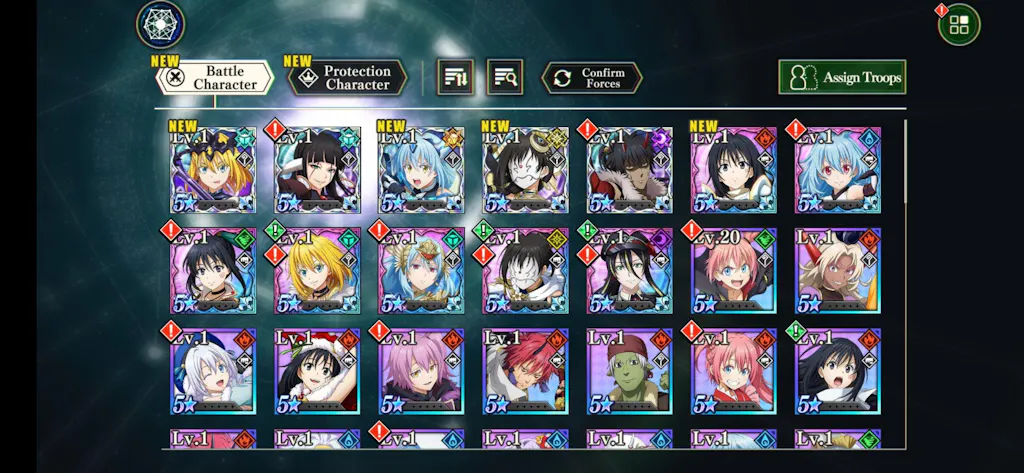Select the dark-skinned blonde horned character
Screen dimensions: 1024x473
[837, 271]
